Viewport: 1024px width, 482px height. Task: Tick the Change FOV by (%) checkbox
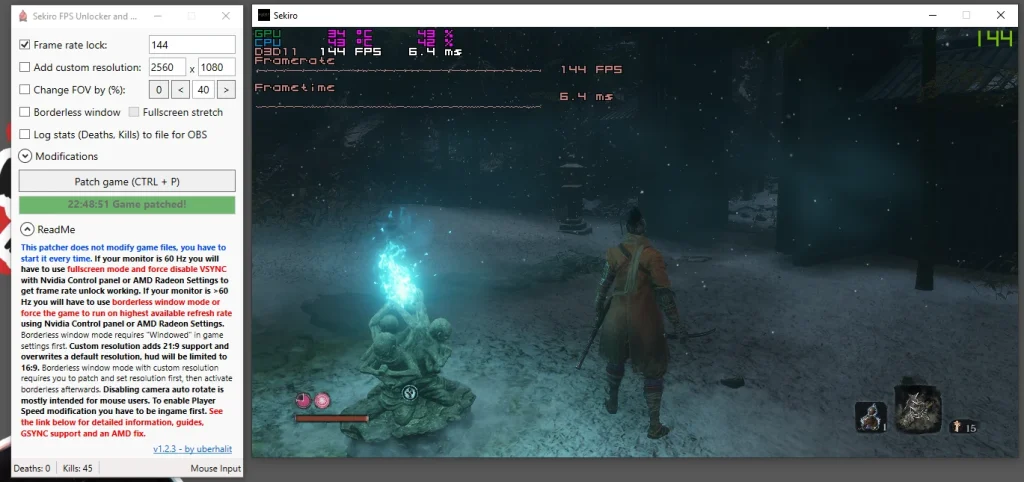(x=26, y=90)
